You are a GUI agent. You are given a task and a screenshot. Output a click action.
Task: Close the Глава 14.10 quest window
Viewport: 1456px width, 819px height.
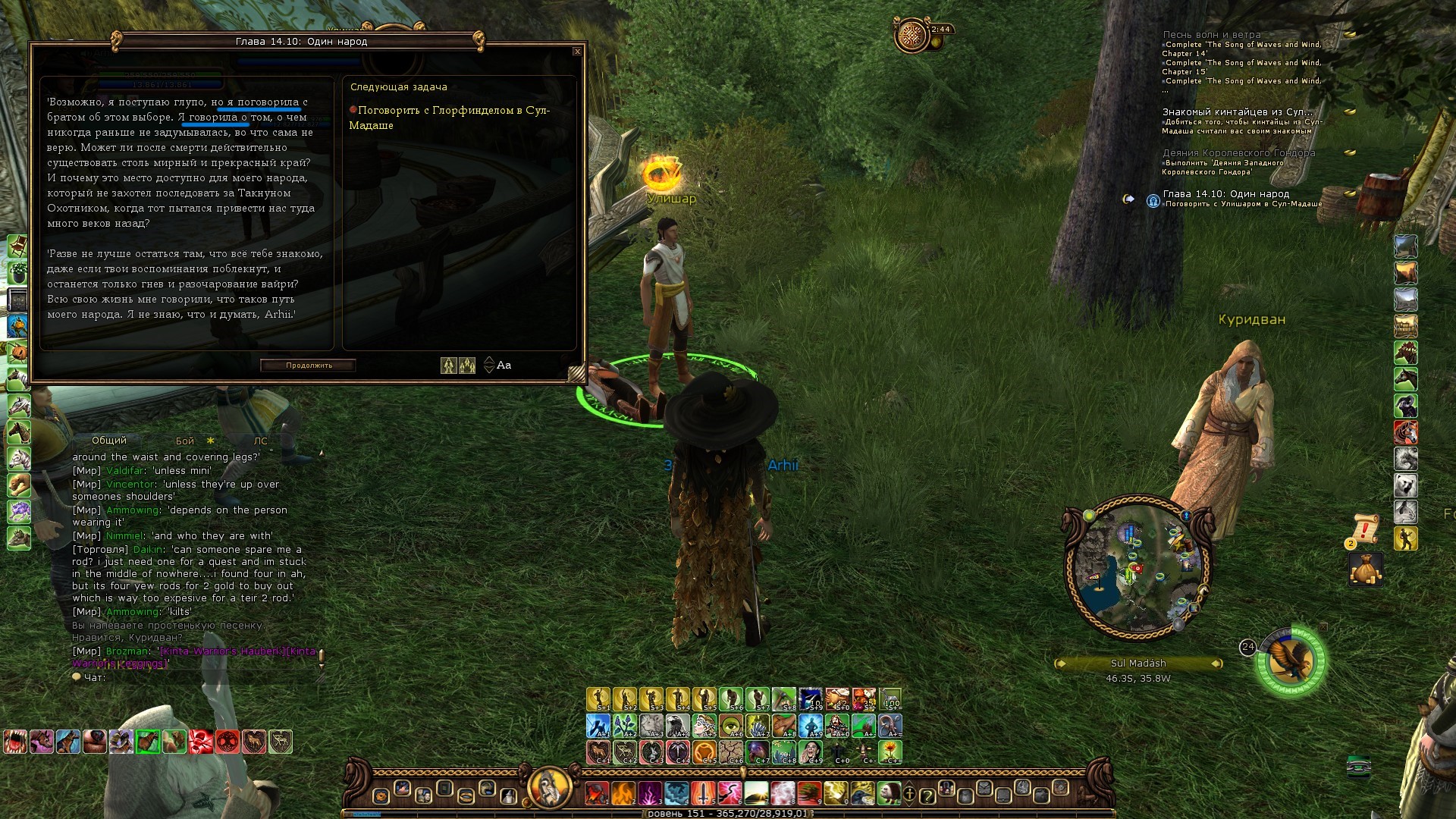point(577,52)
